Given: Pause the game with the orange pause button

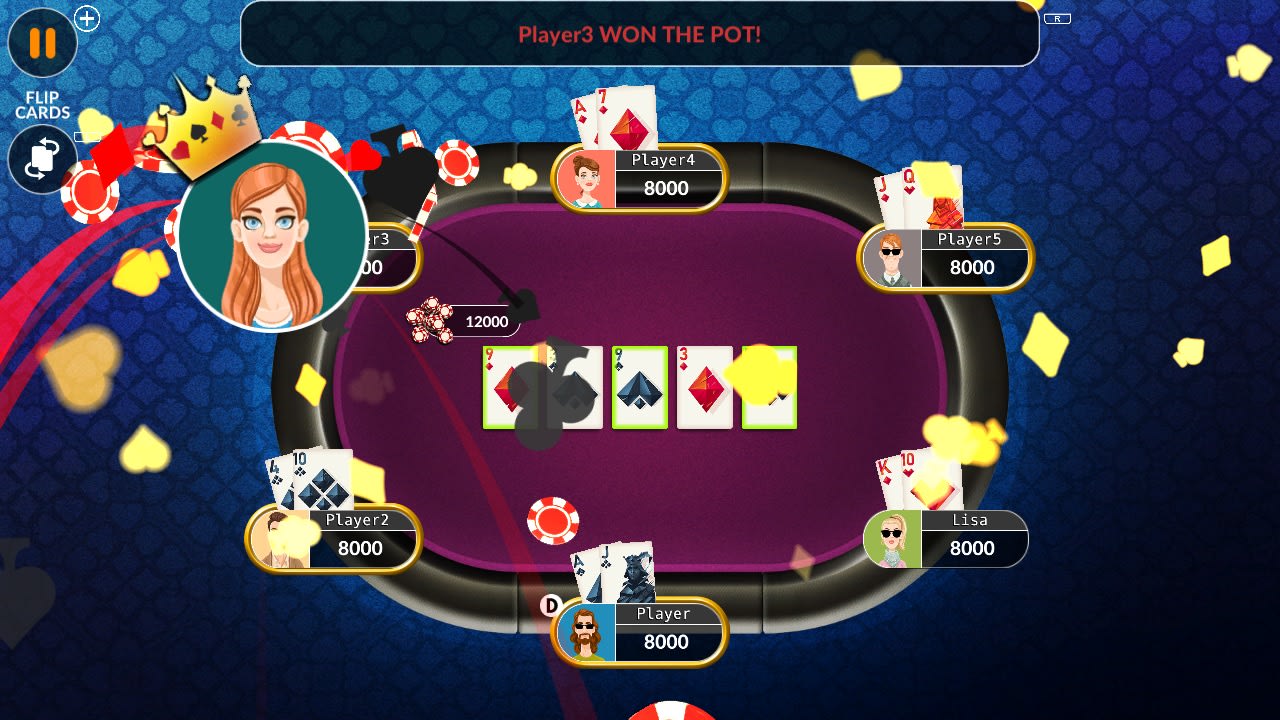Looking at the screenshot, I should tap(42, 43).
